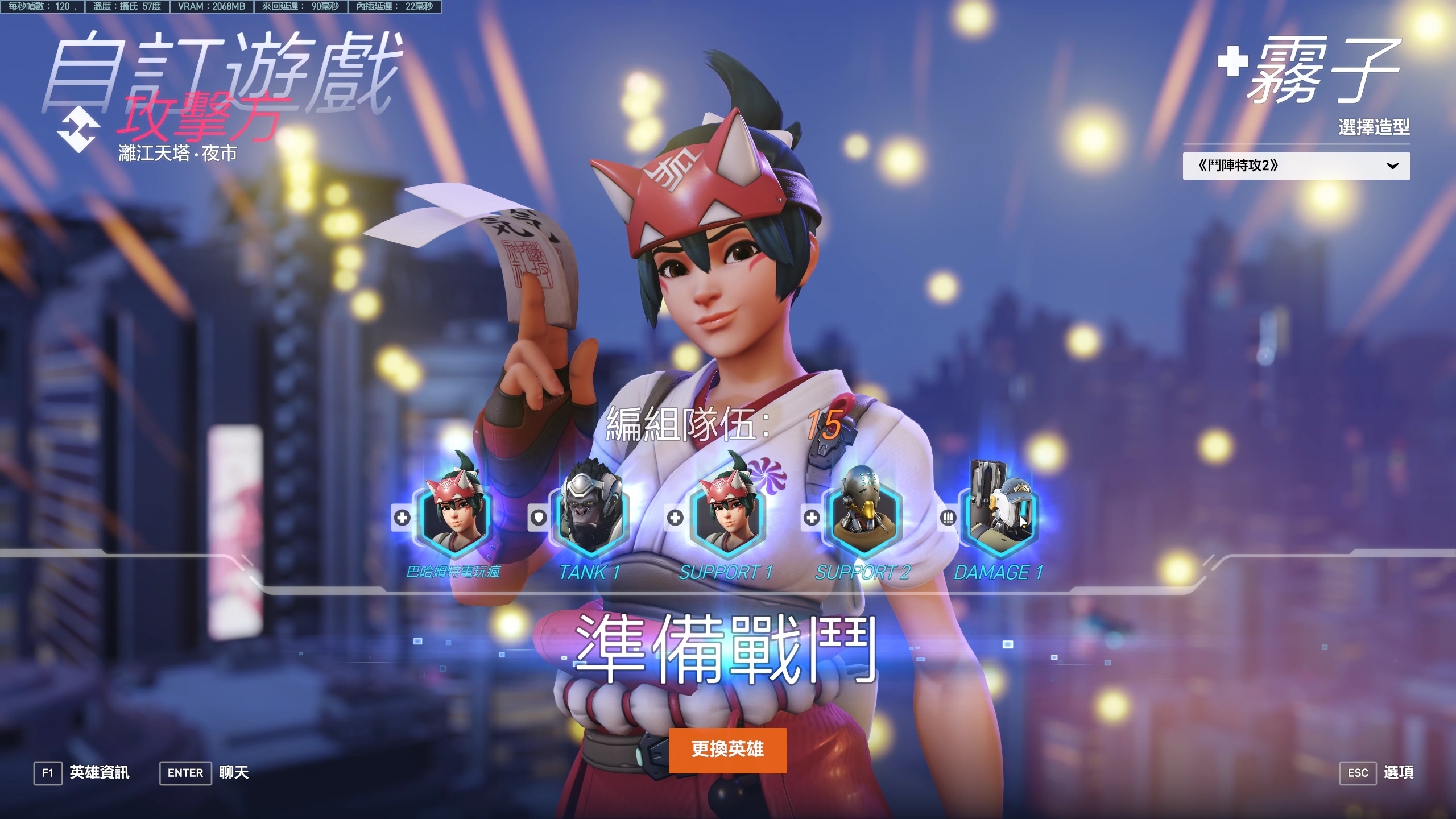Click the damage ammo icon beside DAMAGE 1

(x=948, y=516)
